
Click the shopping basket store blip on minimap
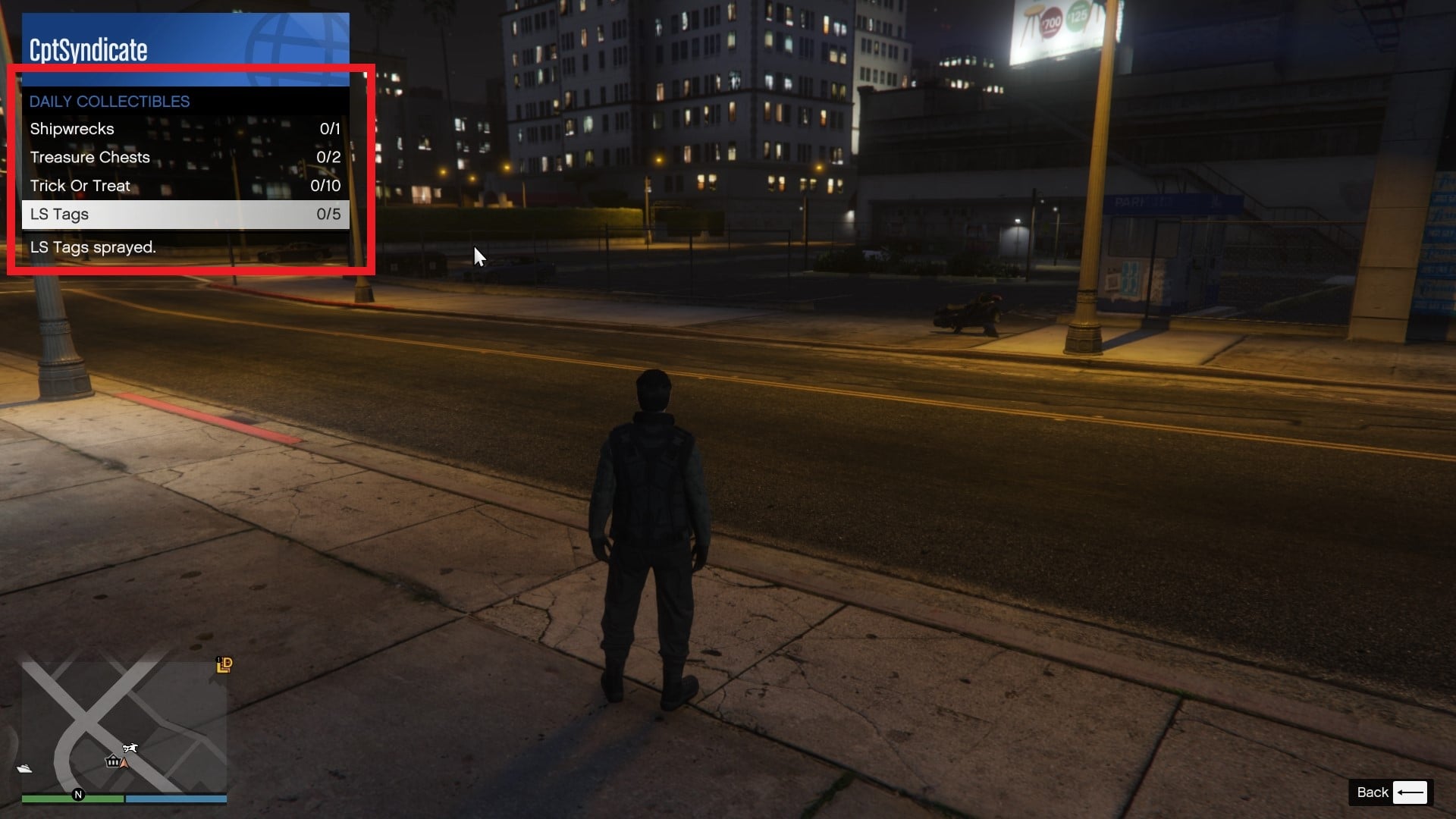point(112,762)
